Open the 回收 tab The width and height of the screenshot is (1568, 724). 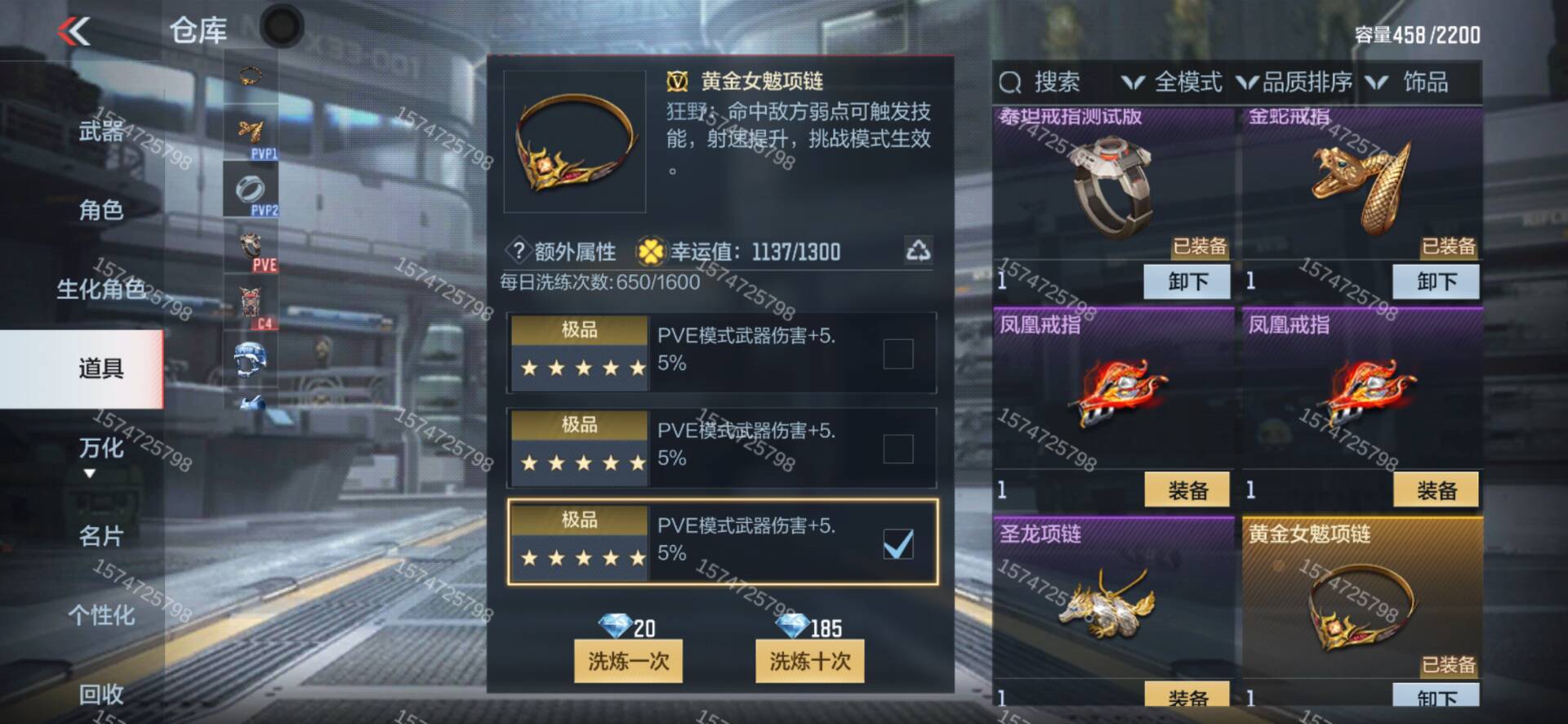click(100, 694)
